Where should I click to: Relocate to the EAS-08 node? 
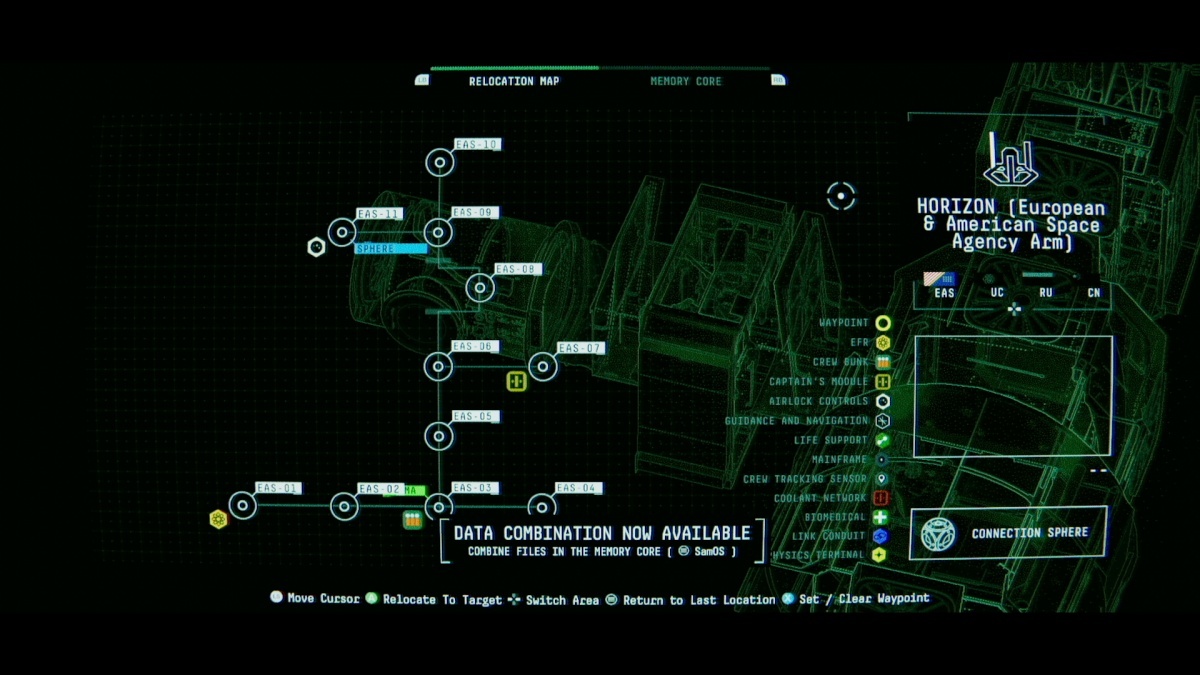coord(480,288)
